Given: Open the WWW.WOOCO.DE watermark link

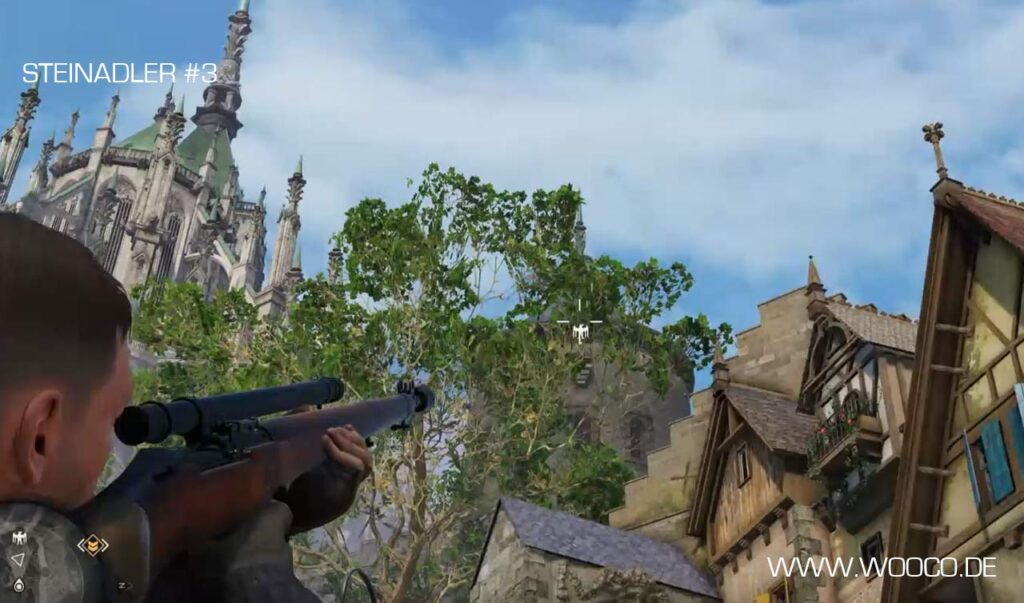Looking at the screenshot, I should [881, 567].
